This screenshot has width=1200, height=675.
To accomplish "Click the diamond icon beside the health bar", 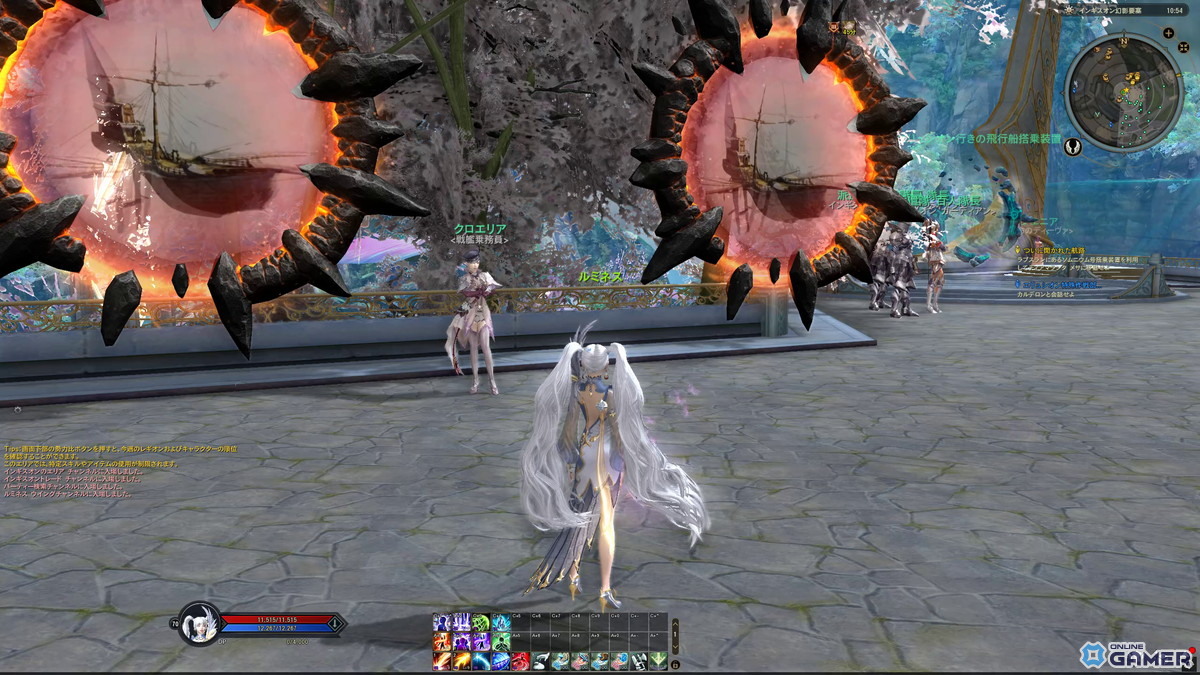I will pyautogui.click(x=334, y=624).
